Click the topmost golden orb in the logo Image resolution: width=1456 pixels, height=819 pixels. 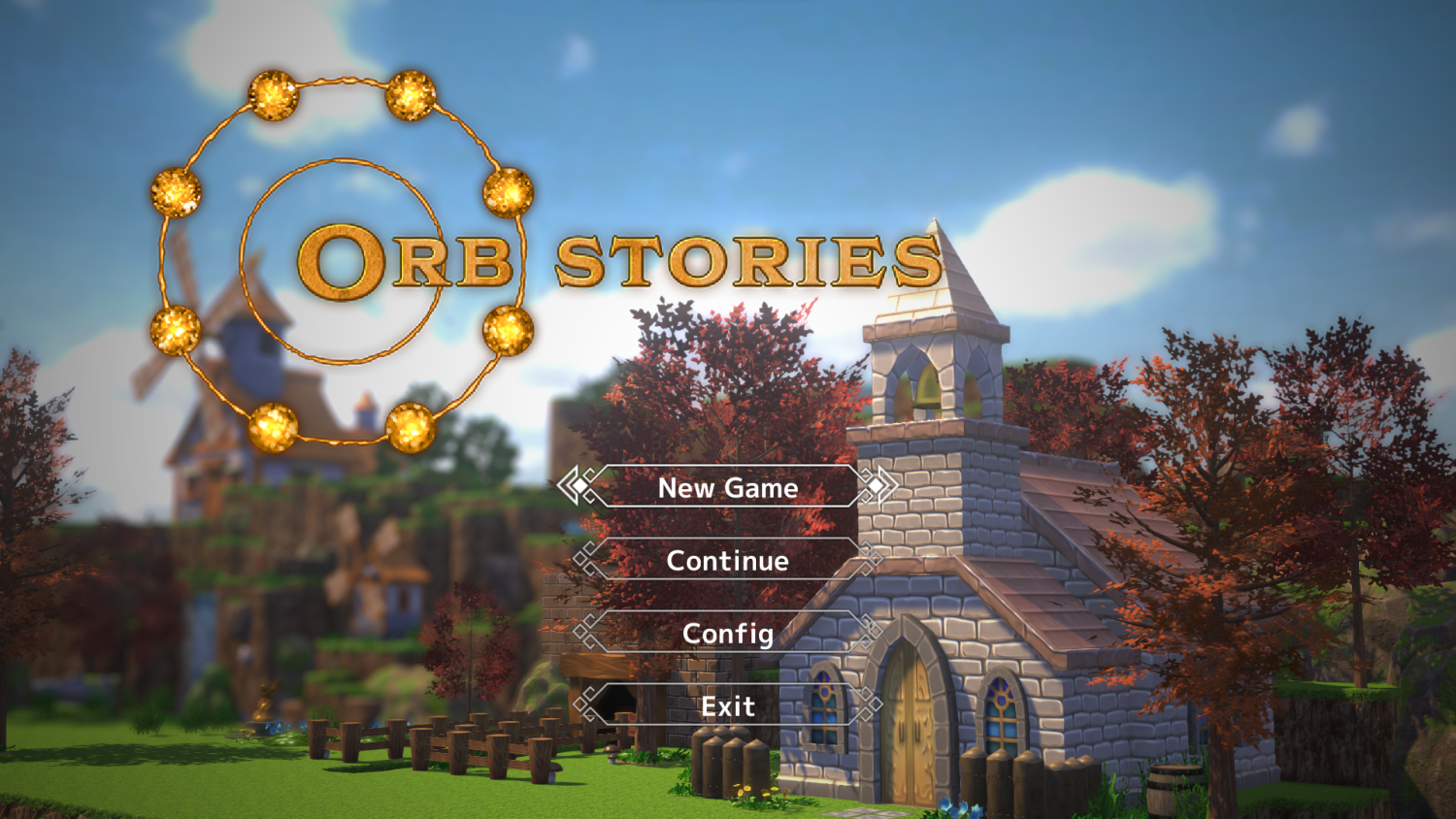275,94
